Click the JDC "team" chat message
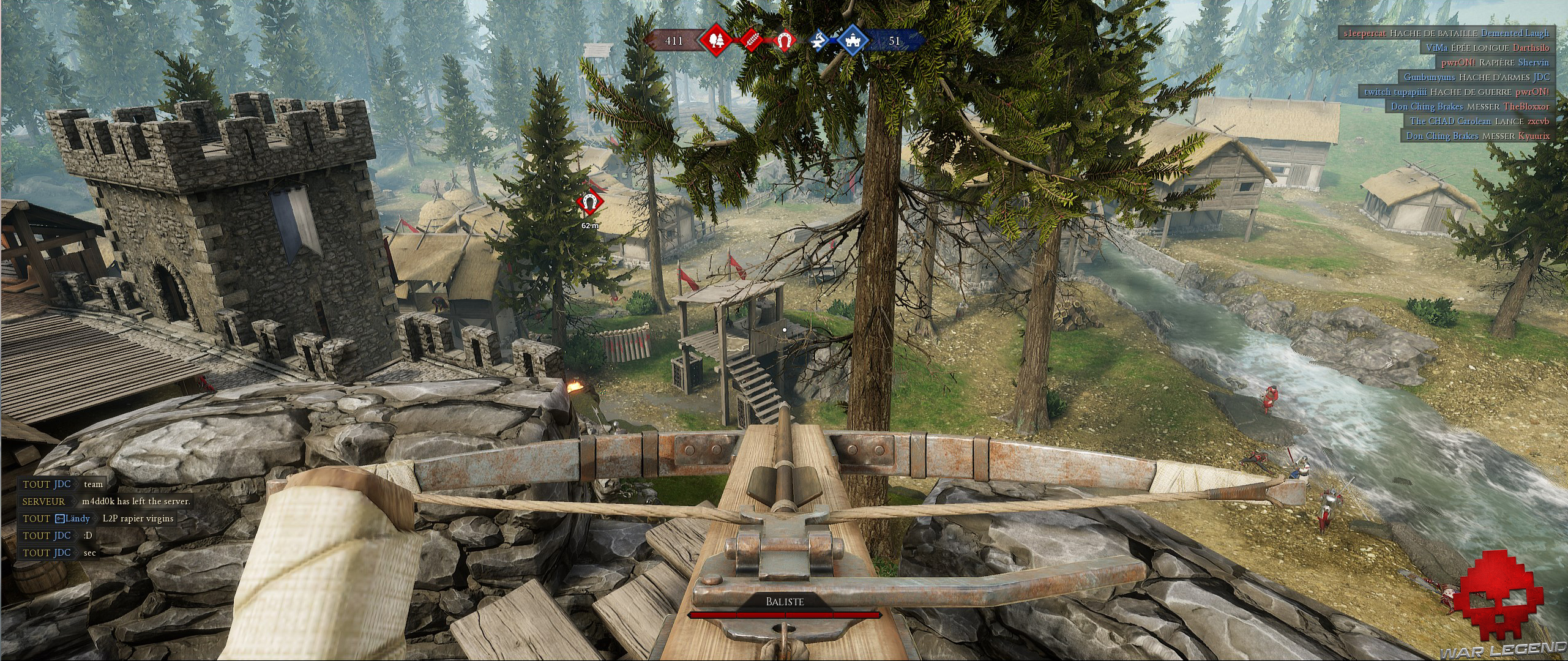 click(62, 484)
